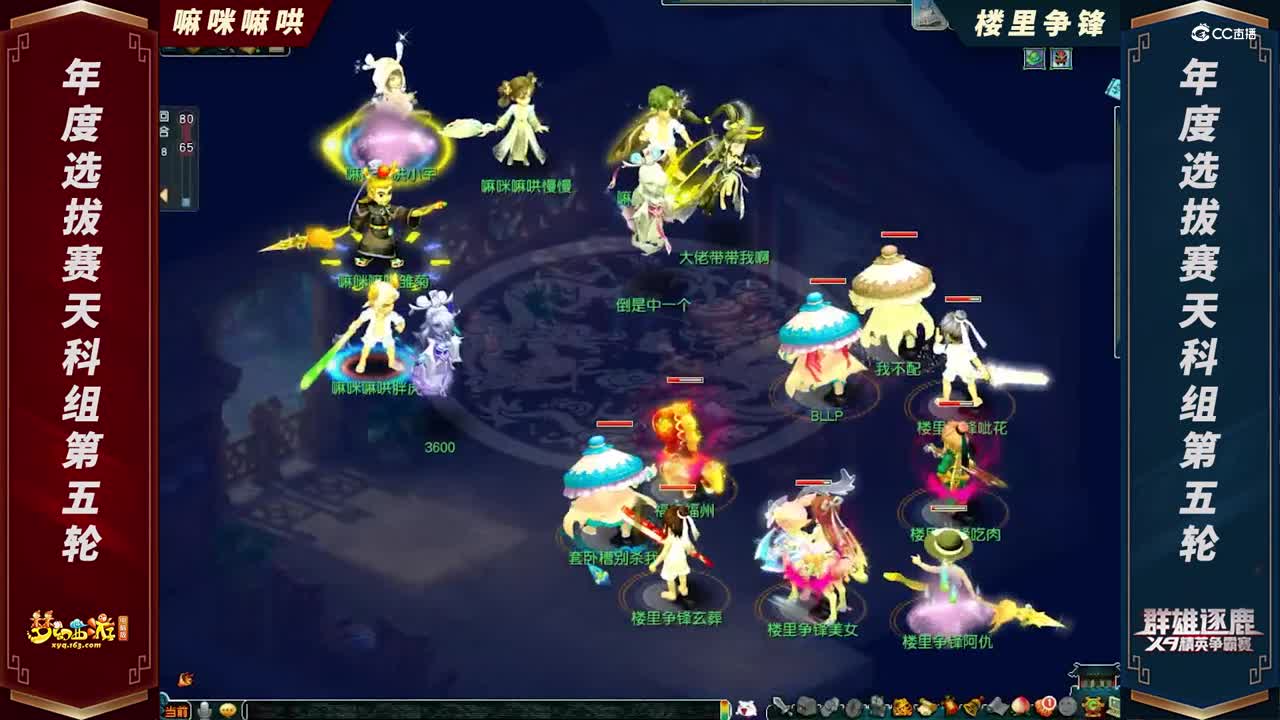Select the 楼里争锋 team banner at the top

(x=1040, y=18)
